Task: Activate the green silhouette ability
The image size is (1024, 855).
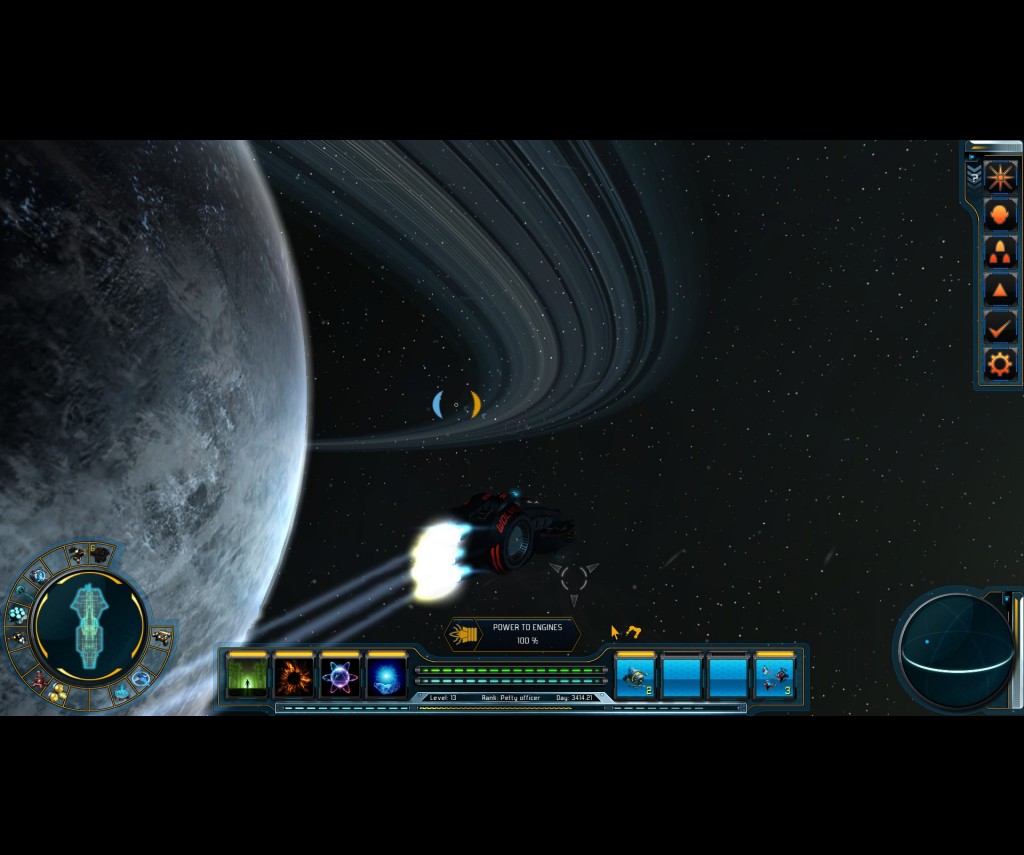Action: coord(247,677)
